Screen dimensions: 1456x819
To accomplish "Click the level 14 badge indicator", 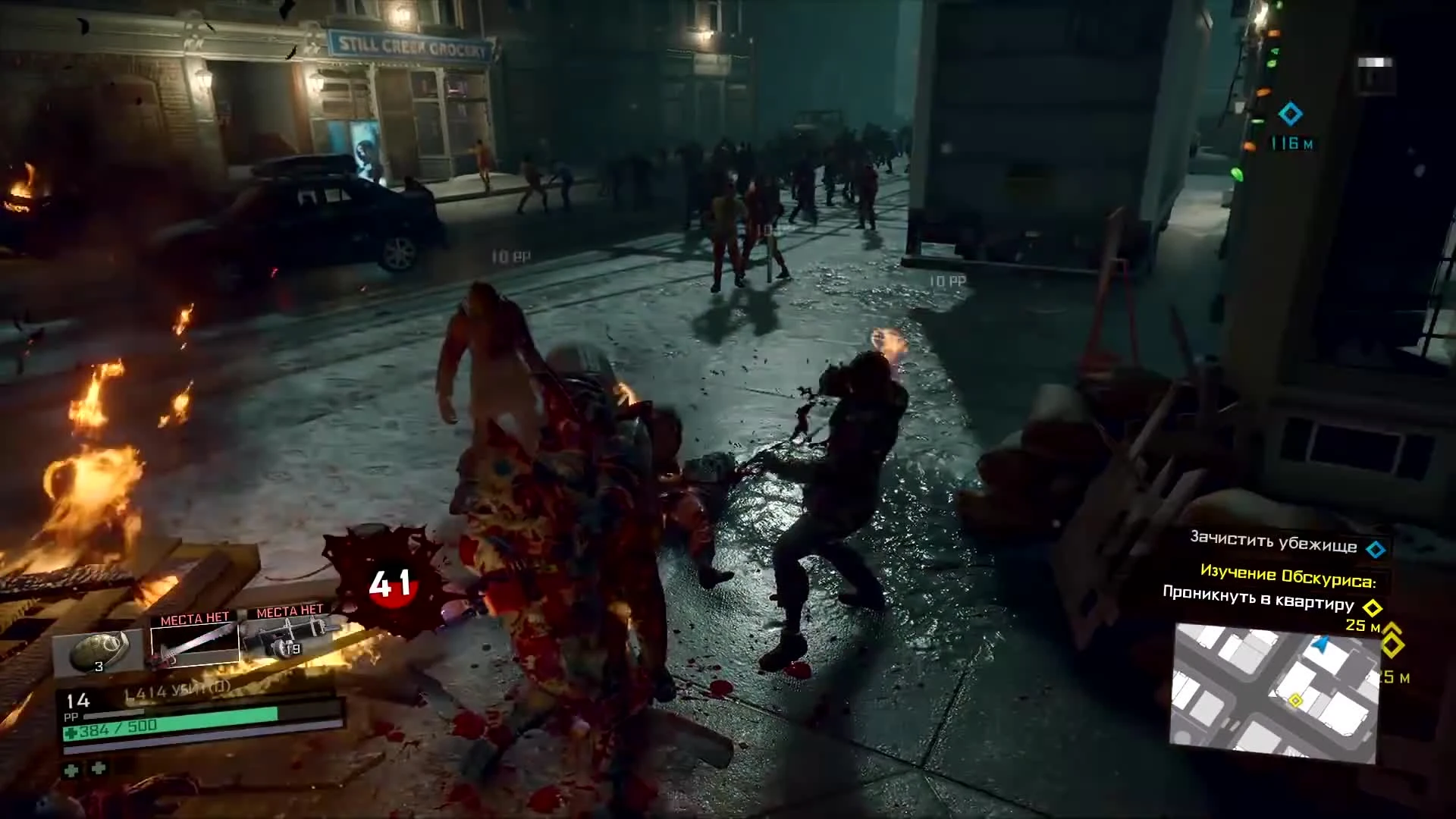I will tap(79, 702).
